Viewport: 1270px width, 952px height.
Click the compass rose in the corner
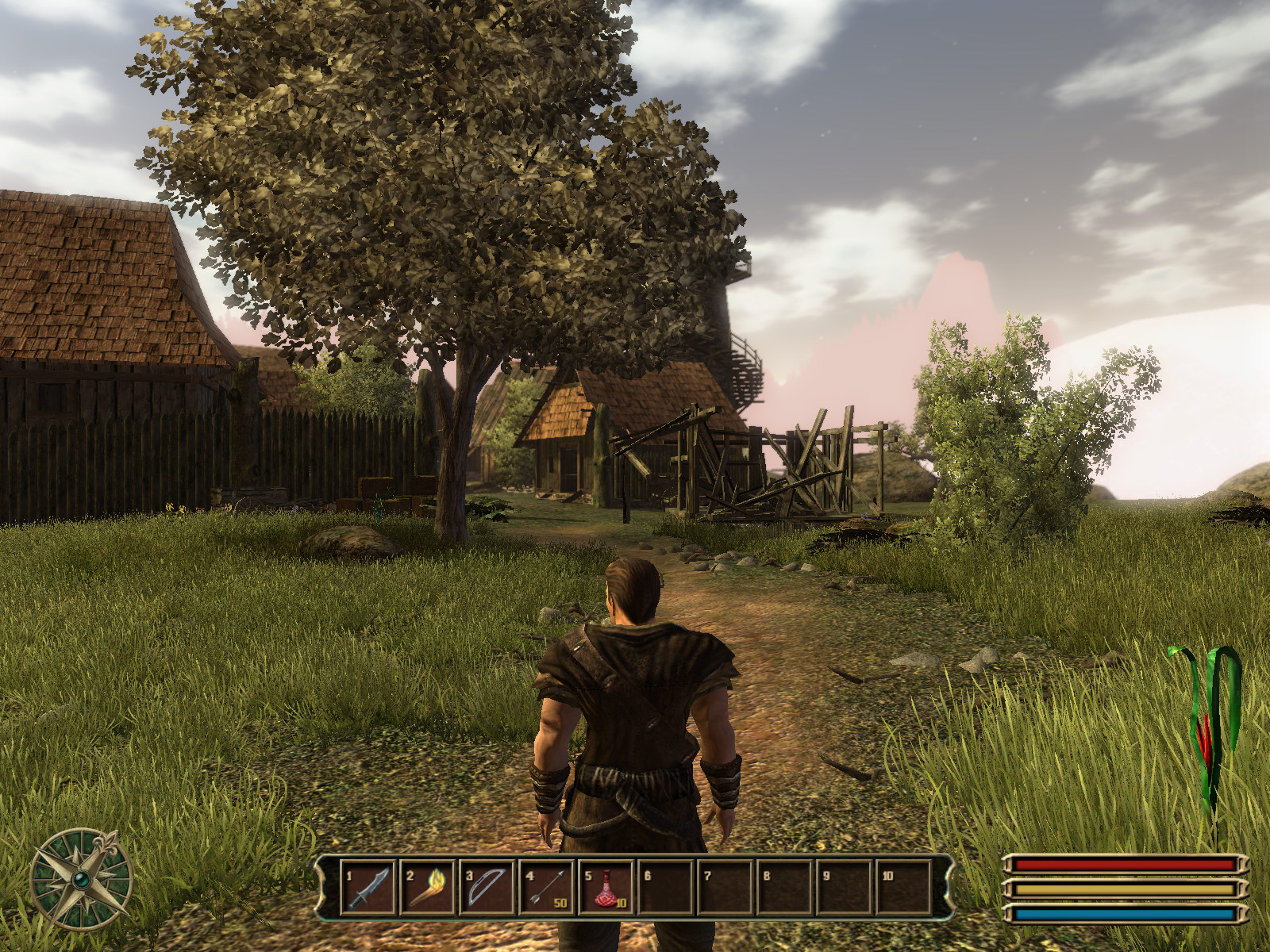click(x=80, y=879)
